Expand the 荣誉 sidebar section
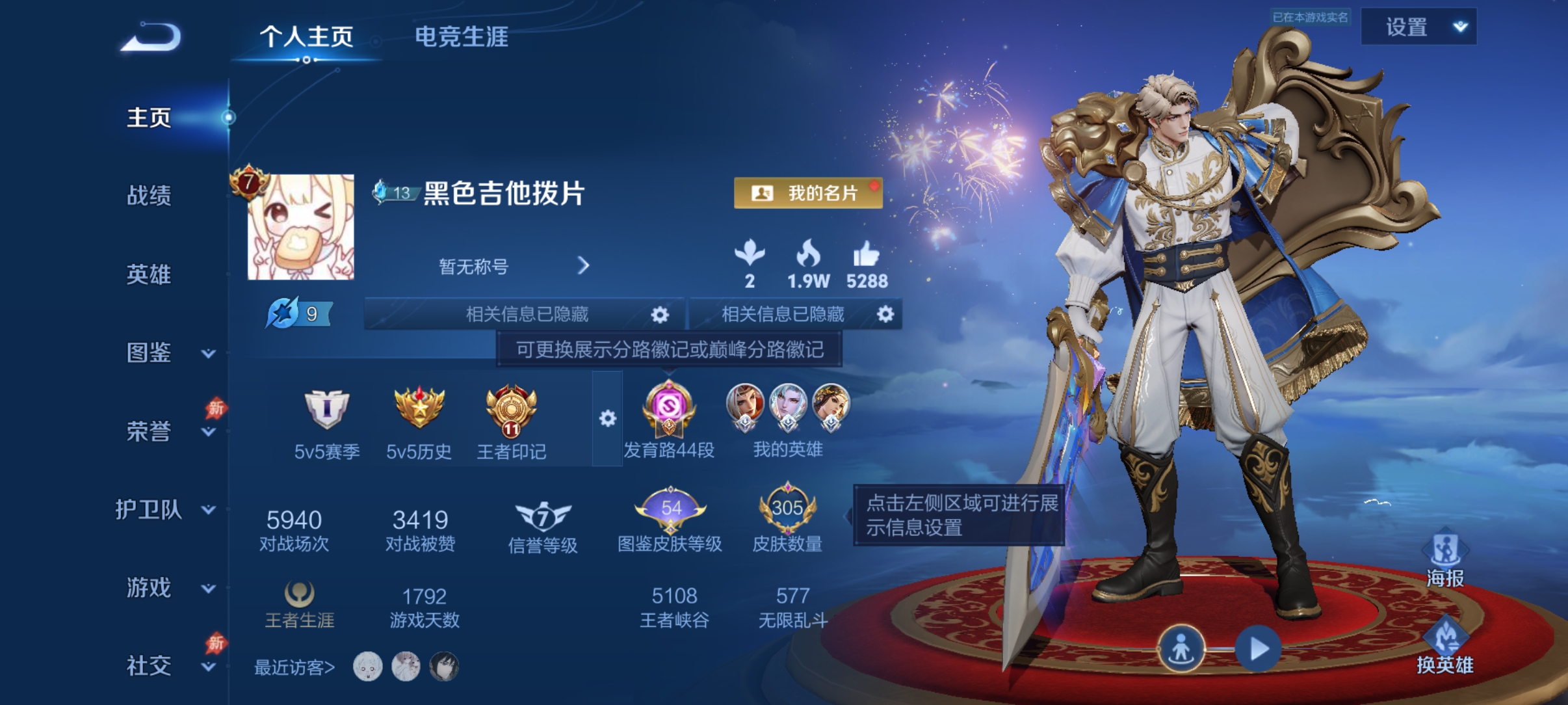Image resolution: width=1568 pixels, height=705 pixels. tap(151, 432)
